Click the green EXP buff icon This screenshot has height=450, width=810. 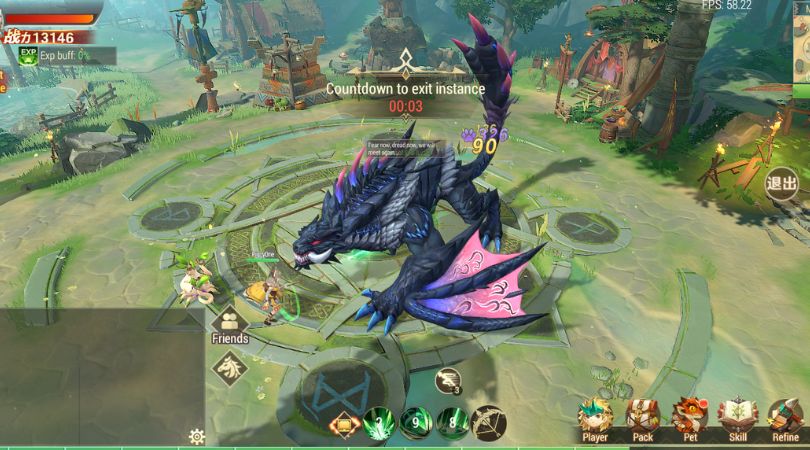pos(28,54)
